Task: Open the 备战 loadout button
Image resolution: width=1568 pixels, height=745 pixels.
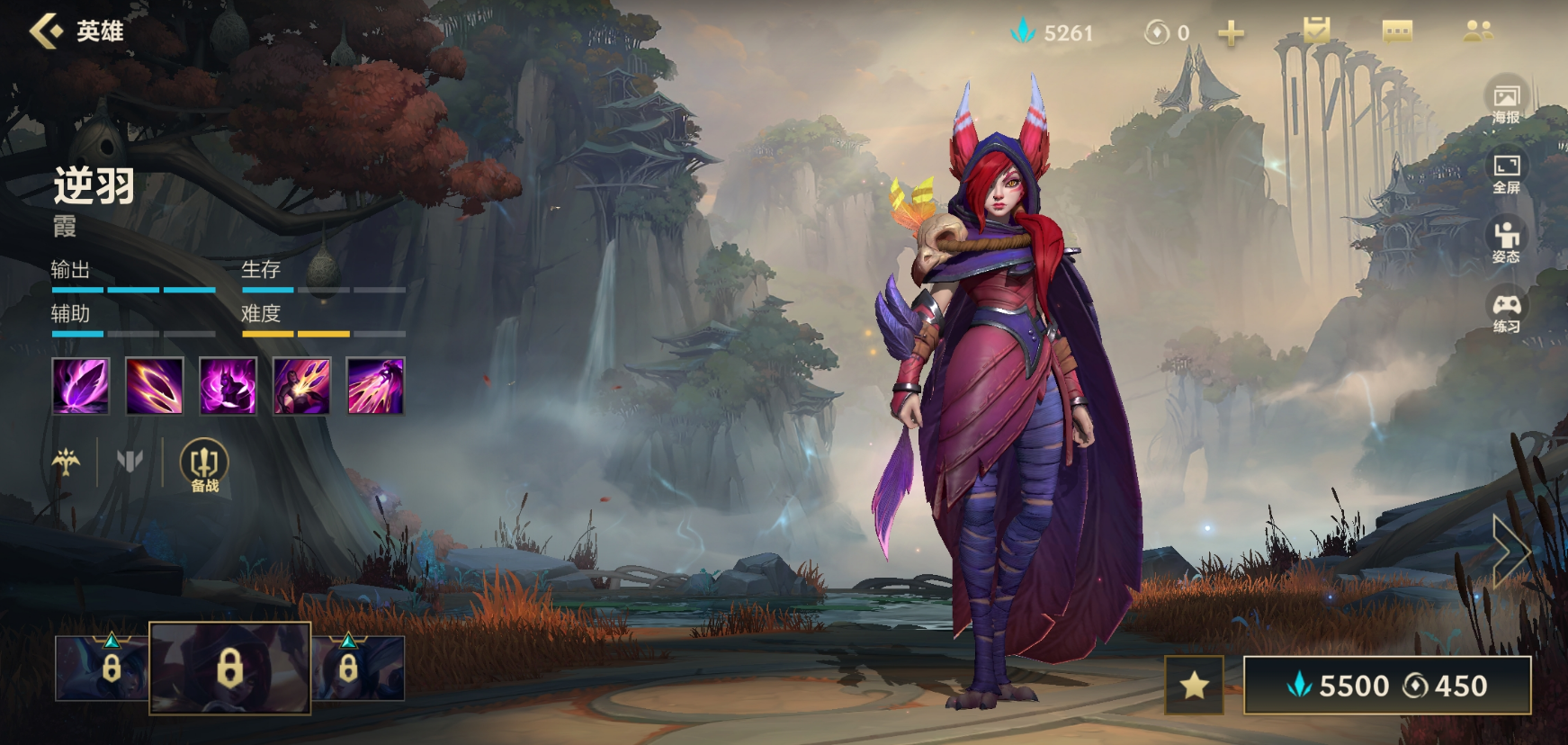Action: pos(204,466)
